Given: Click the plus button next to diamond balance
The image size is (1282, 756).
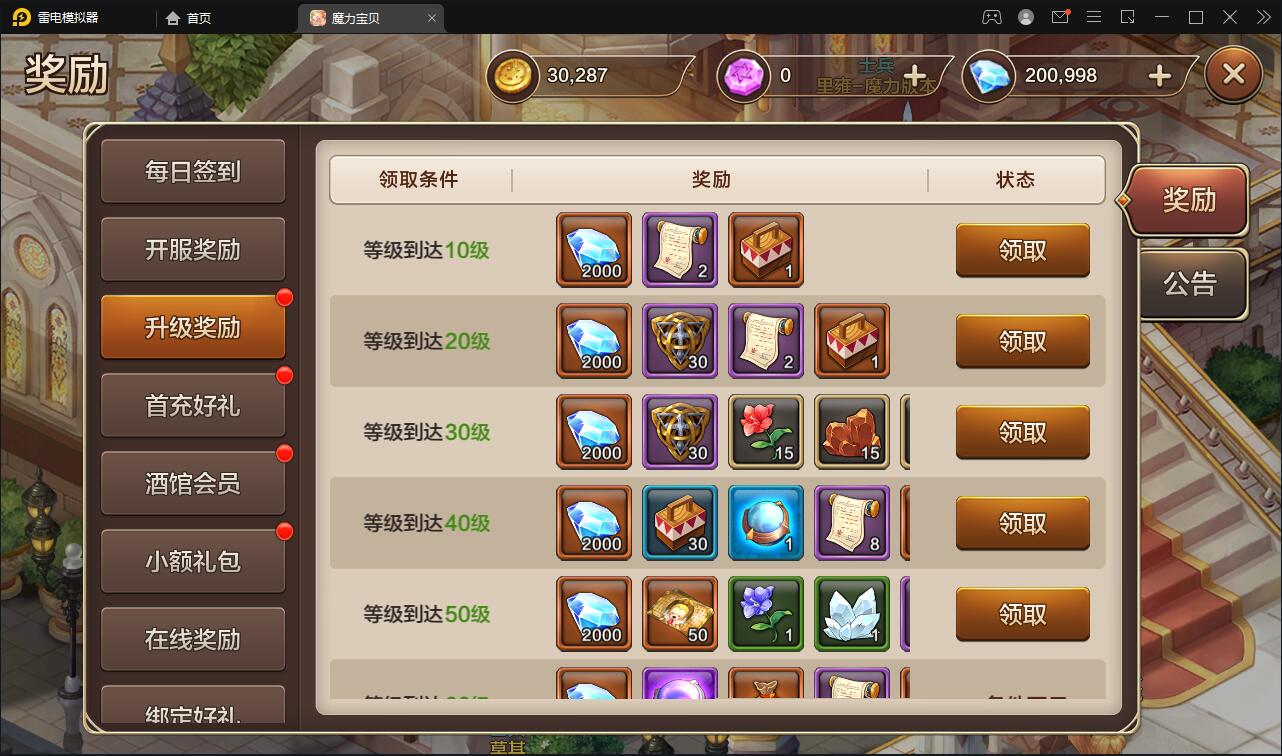Looking at the screenshot, I should 1158,75.
